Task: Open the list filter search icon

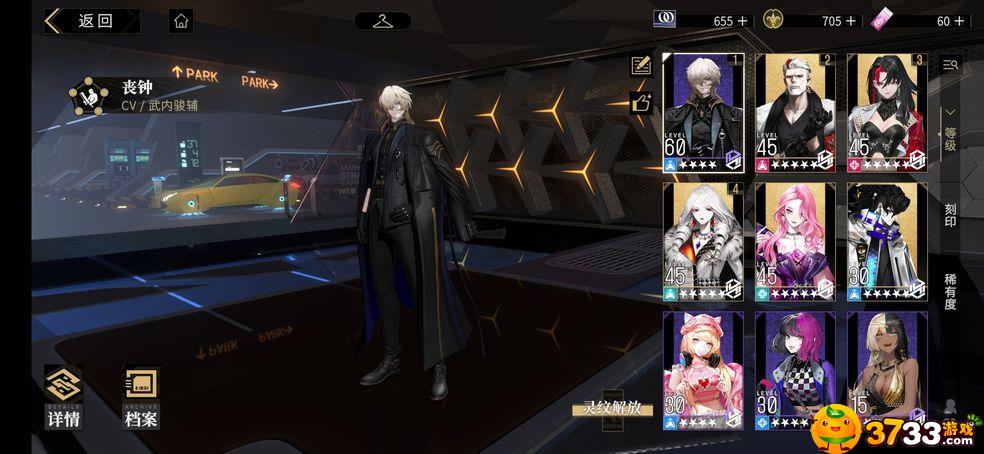Action: tap(950, 64)
